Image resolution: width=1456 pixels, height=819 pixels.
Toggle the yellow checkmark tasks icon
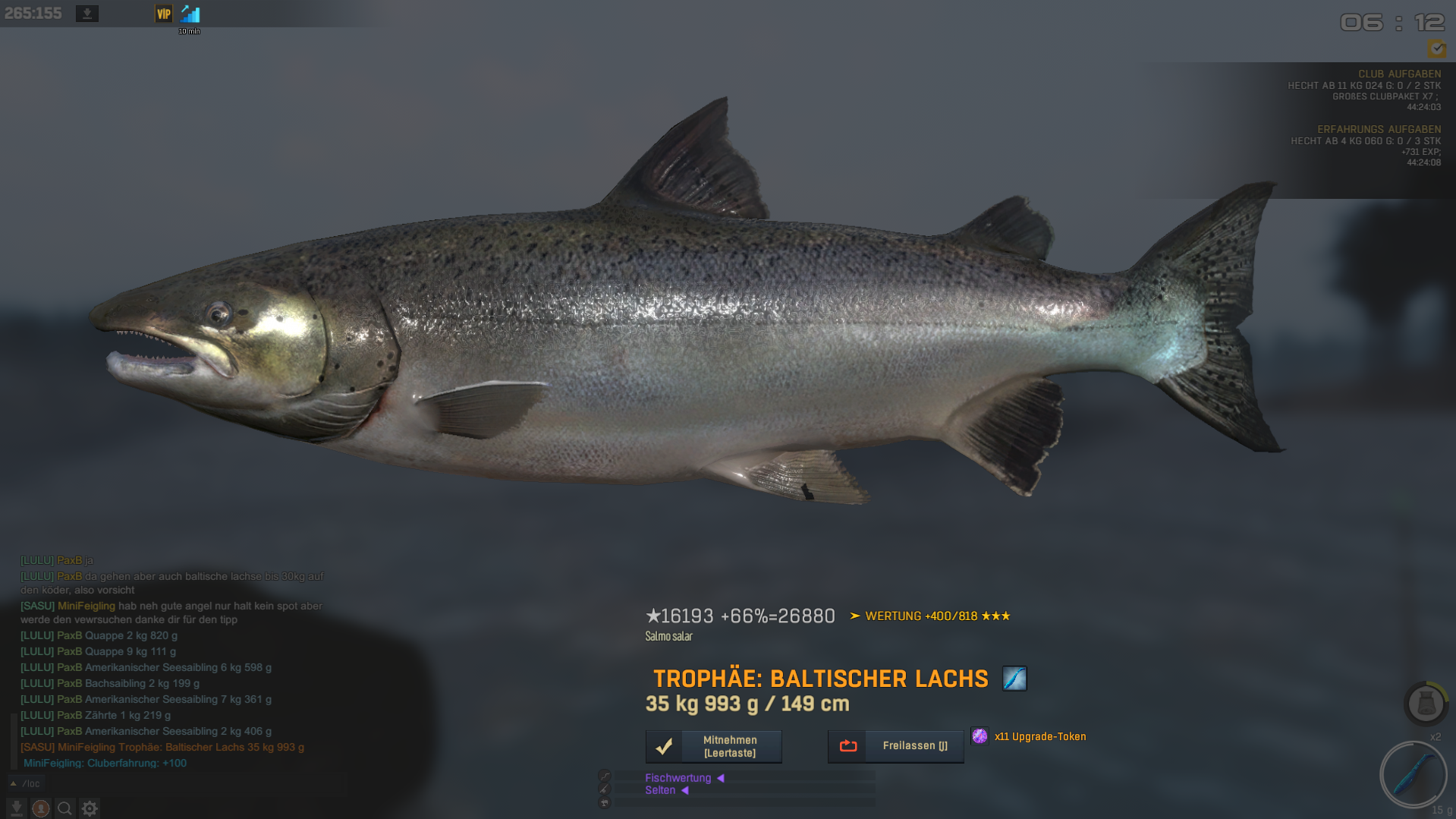pyautogui.click(x=1436, y=49)
